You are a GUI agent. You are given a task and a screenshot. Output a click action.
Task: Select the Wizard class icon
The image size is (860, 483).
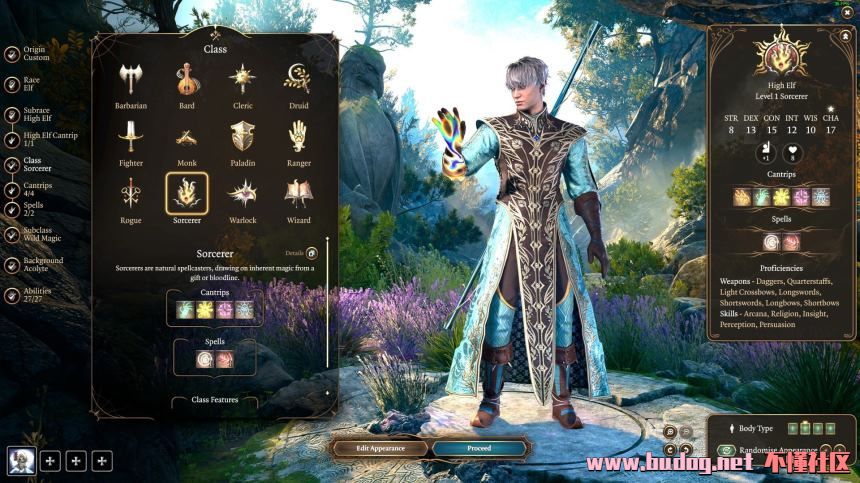point(297,194)
